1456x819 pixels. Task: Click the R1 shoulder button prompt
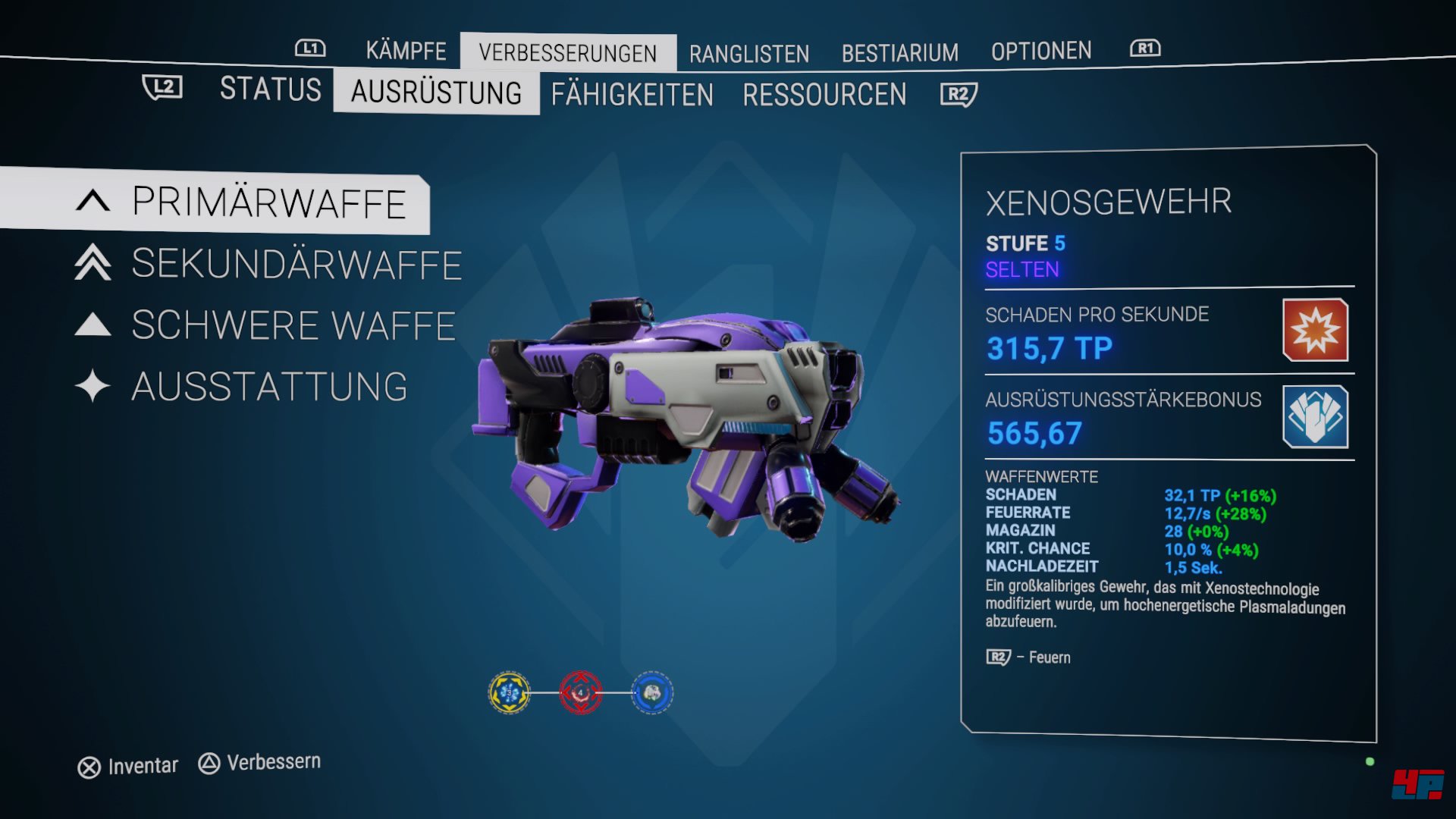pyautogui.click(x=1146, y=47)
